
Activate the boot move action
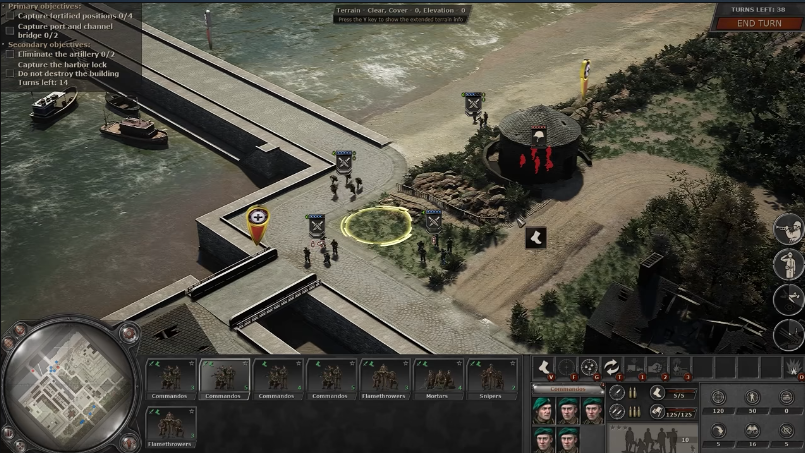pyautogui.click(x=545, y=368)
